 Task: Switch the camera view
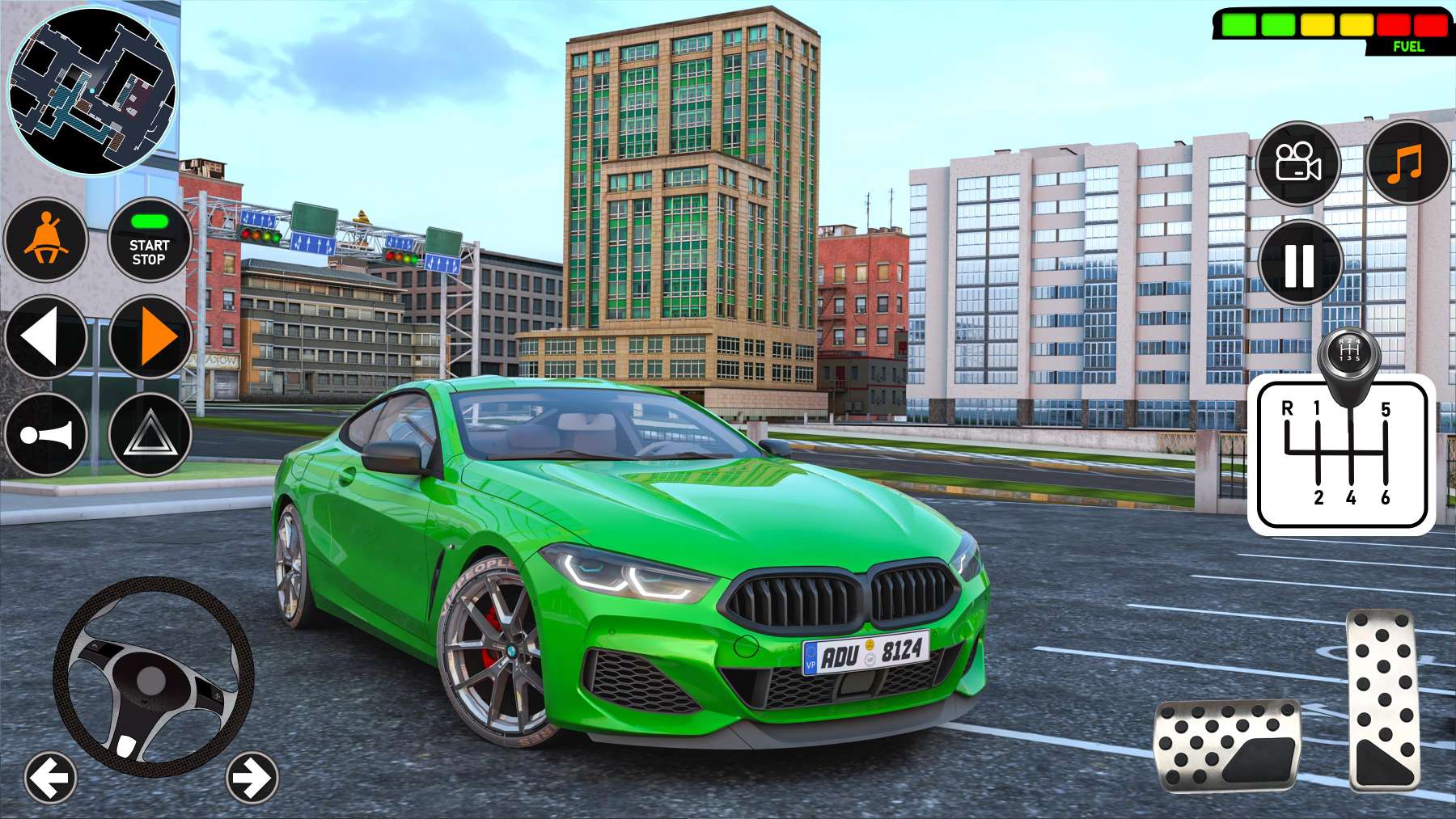point(1297,163)
